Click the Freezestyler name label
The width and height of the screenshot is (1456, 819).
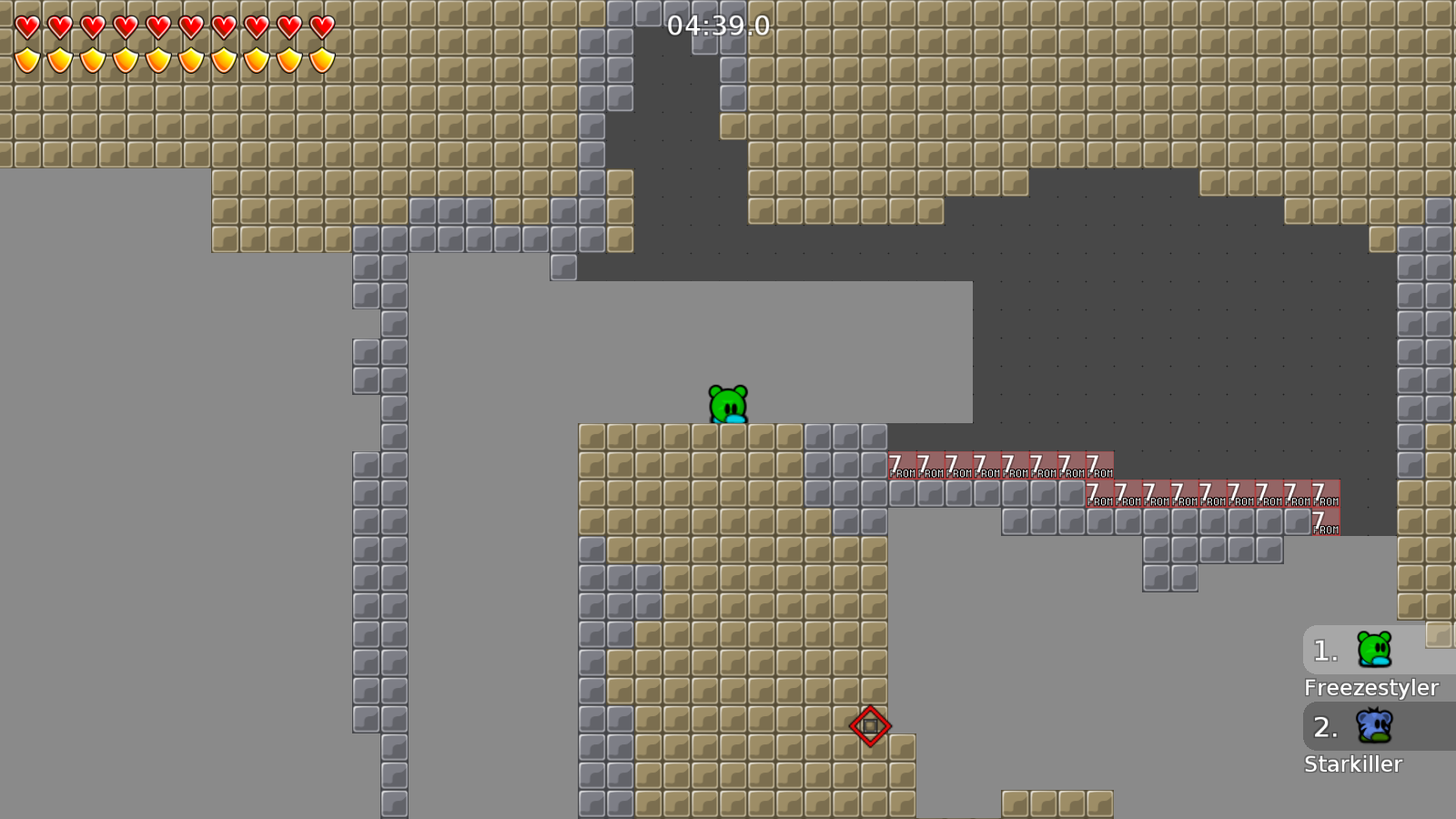click(1373, 688)
